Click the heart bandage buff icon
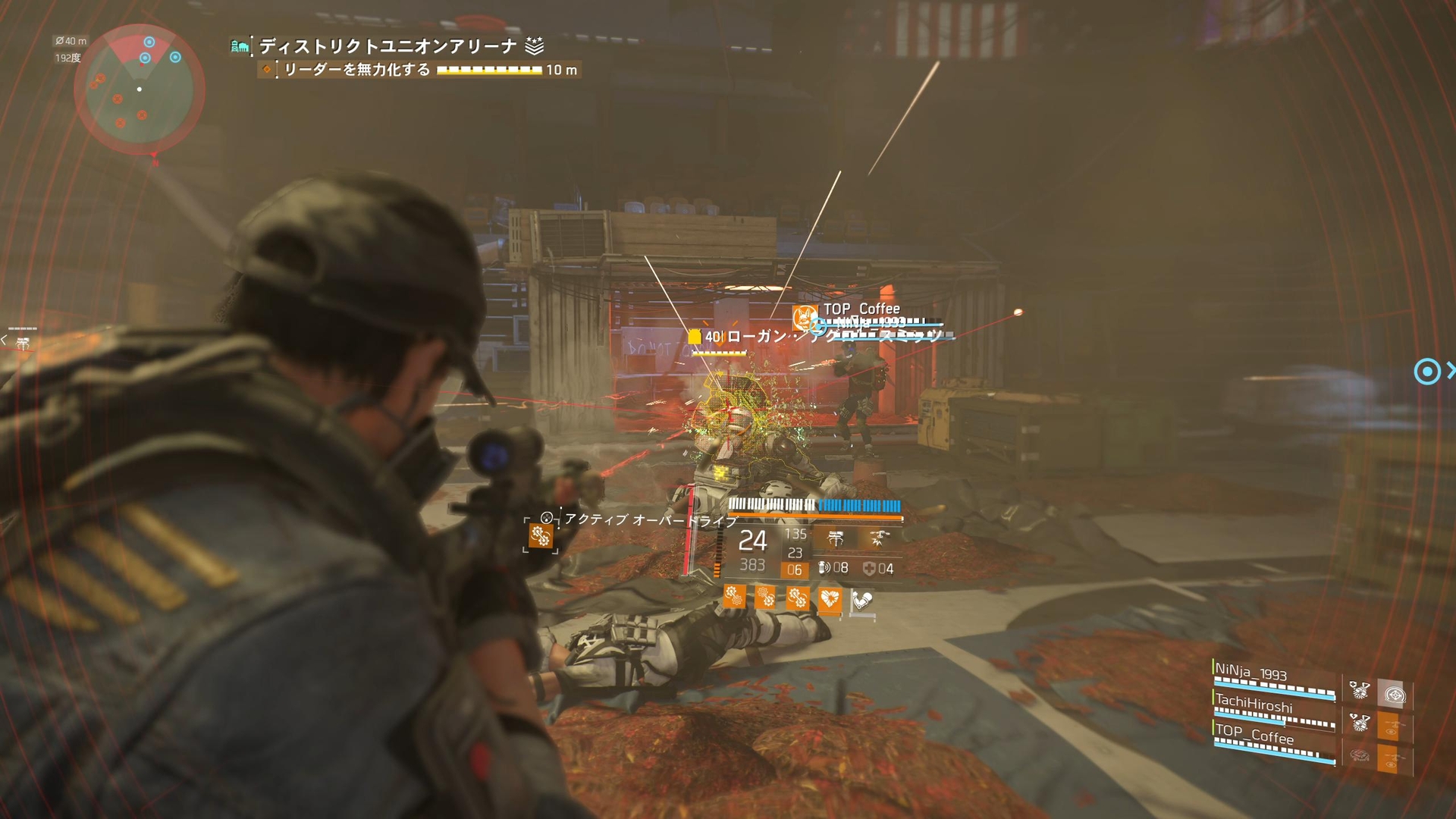 click(830, 598)
